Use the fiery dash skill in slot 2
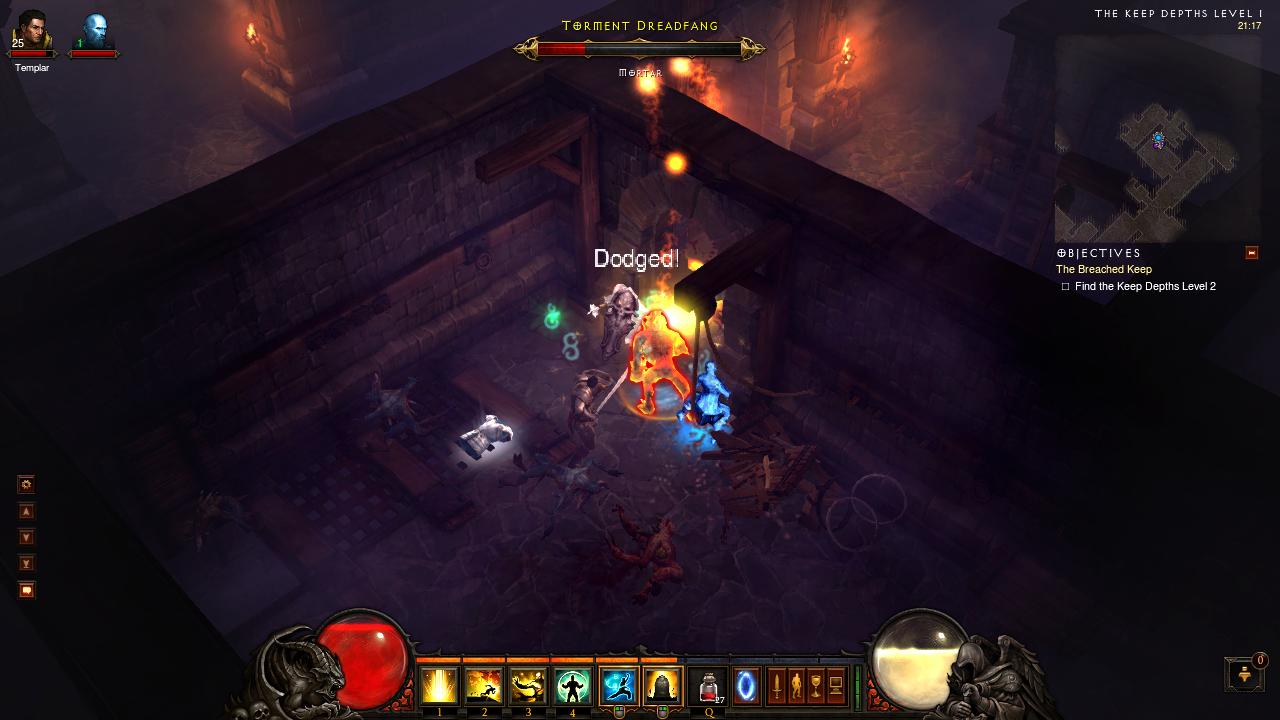This screenshot has width=1280, height=720. click(484, 685)
